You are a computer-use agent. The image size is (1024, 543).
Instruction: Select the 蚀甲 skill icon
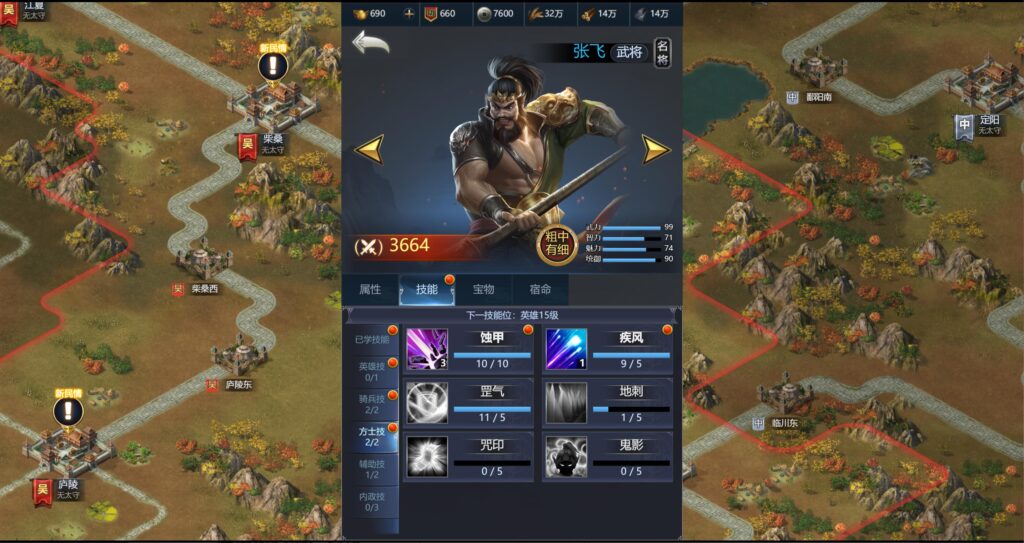coord(427,349)
